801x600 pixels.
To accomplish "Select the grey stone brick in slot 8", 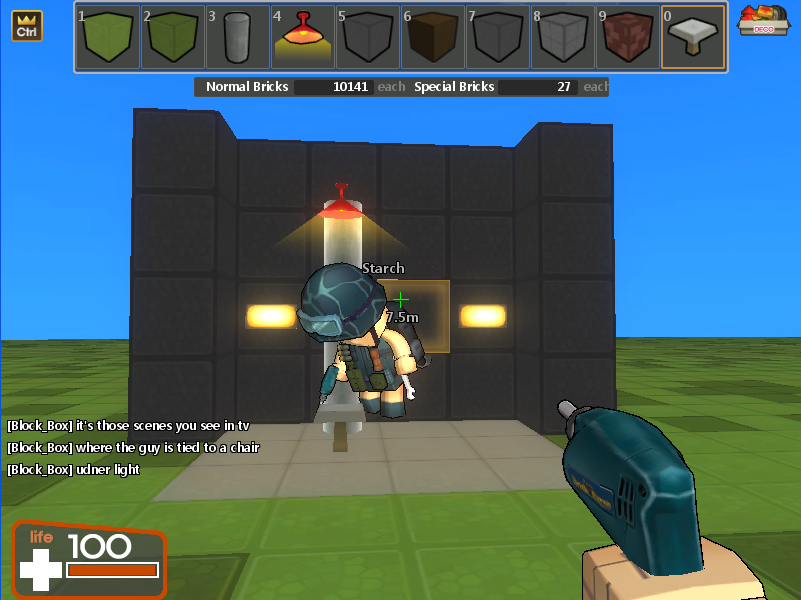I will click(x=563, y=38).
